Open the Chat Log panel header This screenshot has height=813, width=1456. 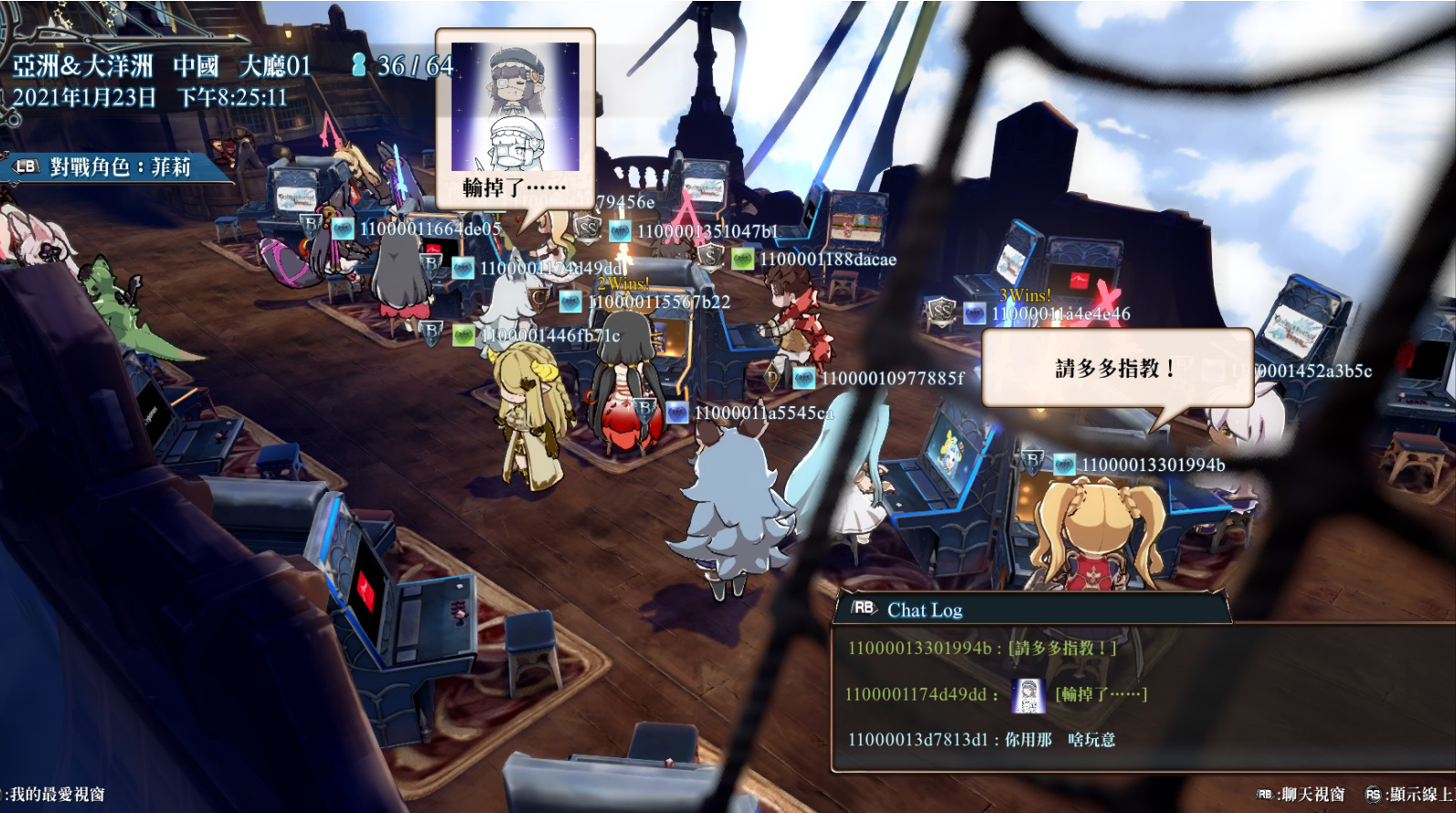[924, 610]
